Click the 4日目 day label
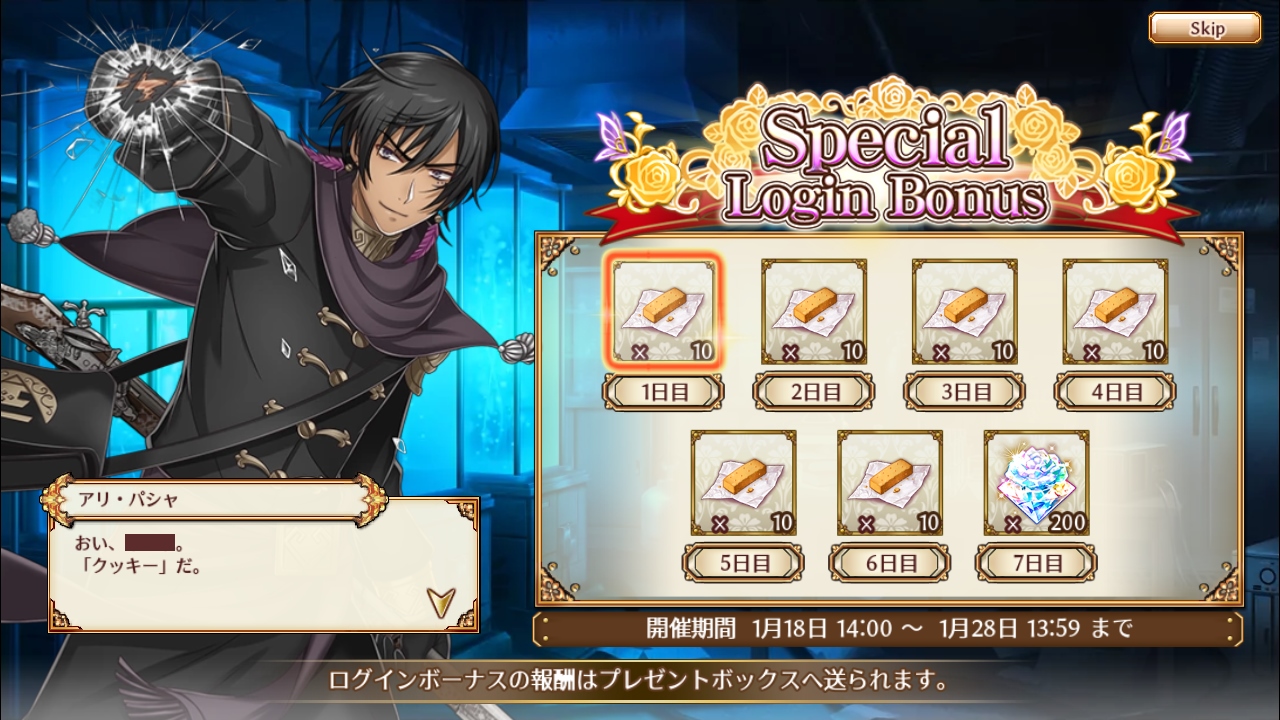The width and height of the screenshot is (1280, 720). pyautogui.click(x=1115, y=391)
